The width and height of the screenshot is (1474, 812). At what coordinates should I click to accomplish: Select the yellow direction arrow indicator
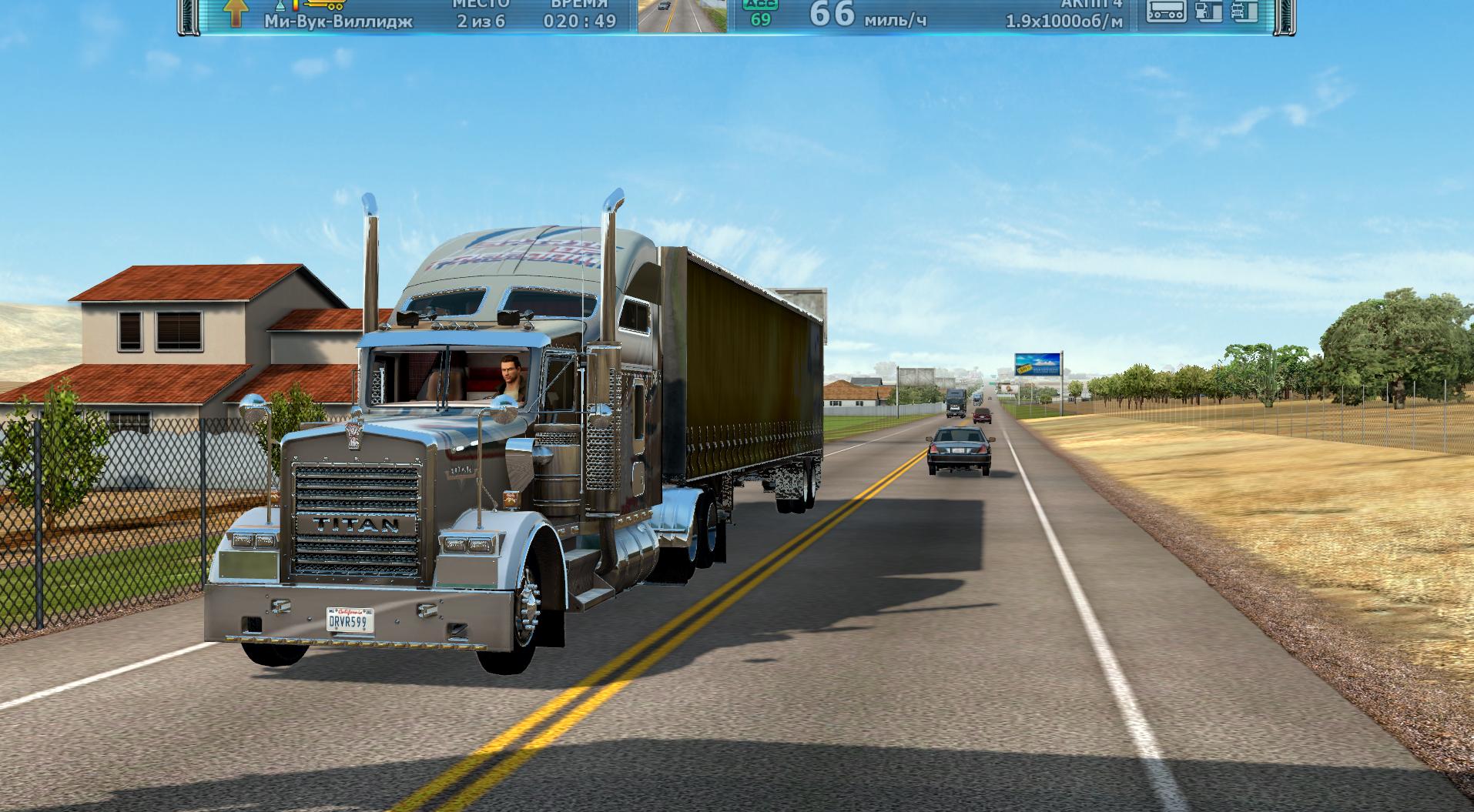(236, 12)
